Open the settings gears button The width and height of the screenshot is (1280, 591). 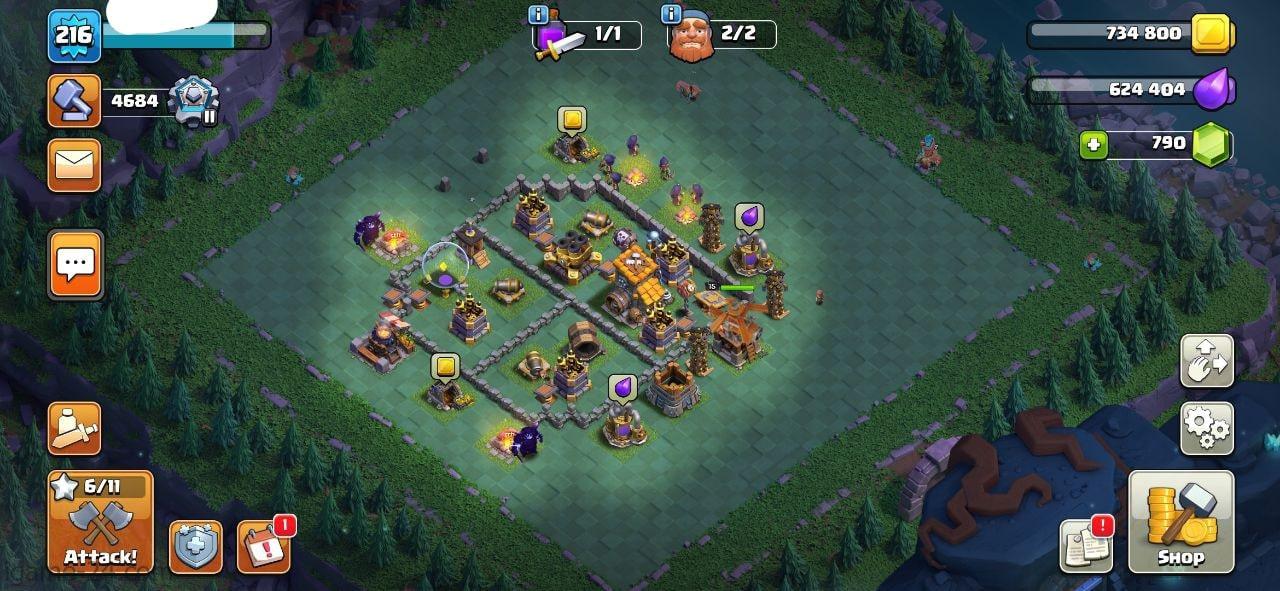tap(1206, 428)
